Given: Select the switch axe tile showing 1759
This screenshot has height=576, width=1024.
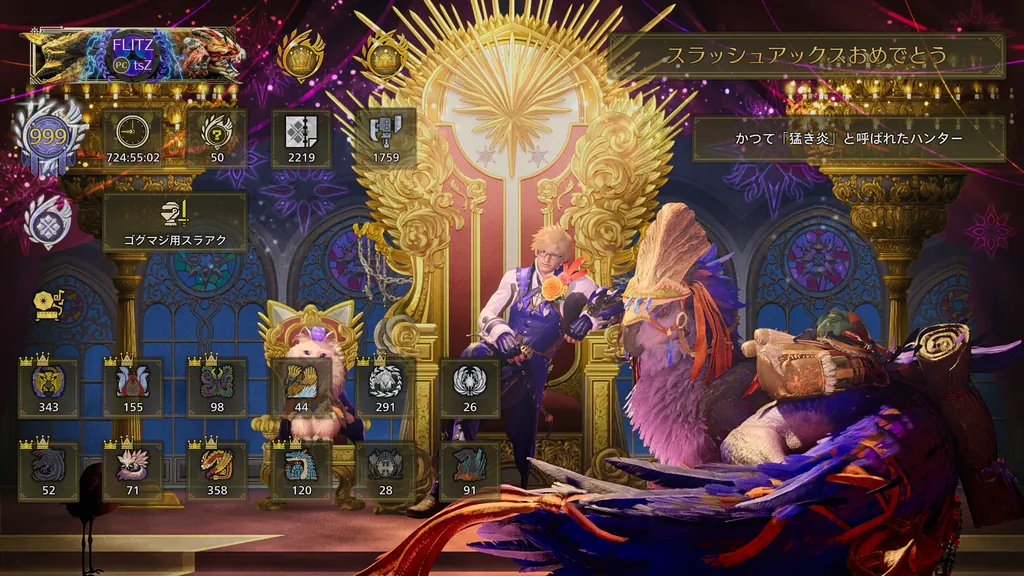Looking at the screenshot, I should [x=385, y=138].
